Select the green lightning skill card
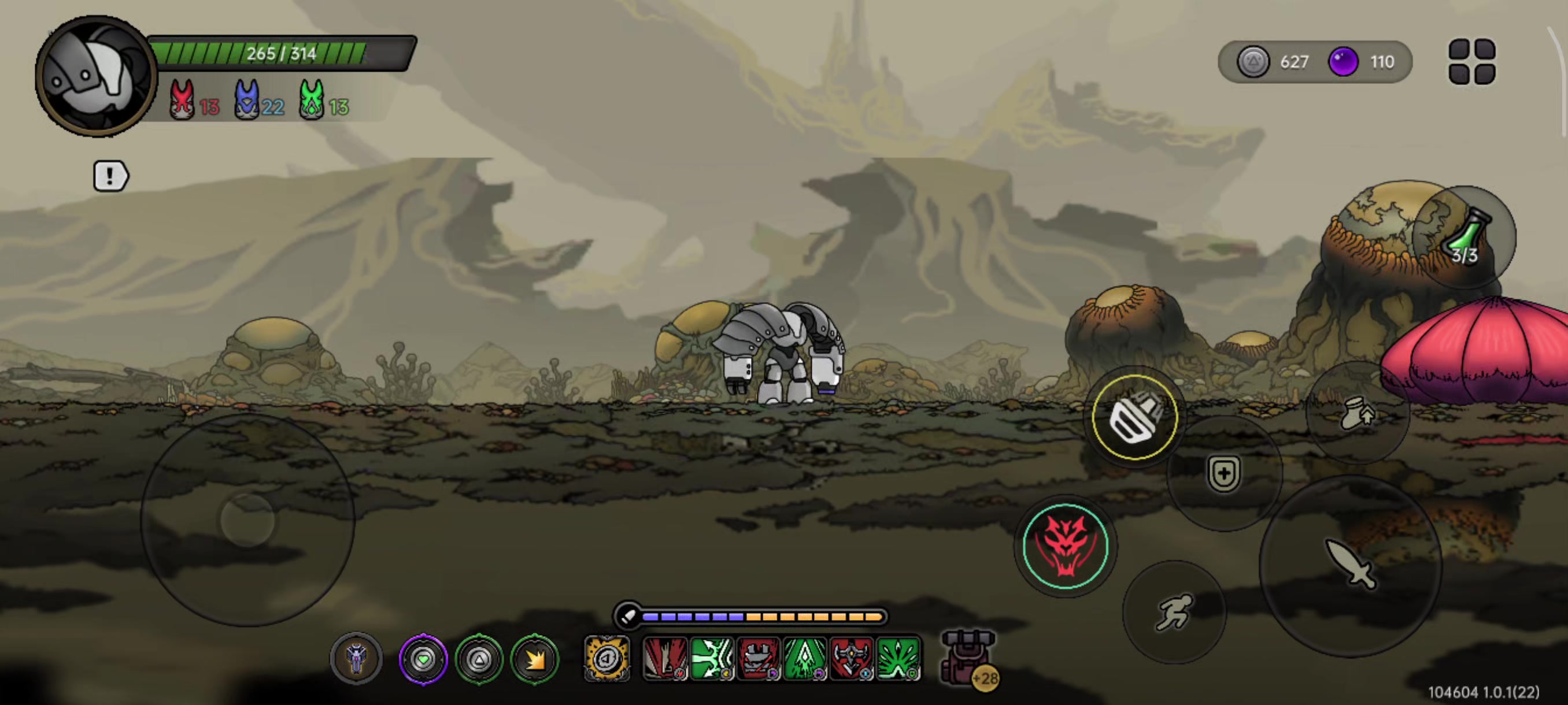 [x=712, y=658]
